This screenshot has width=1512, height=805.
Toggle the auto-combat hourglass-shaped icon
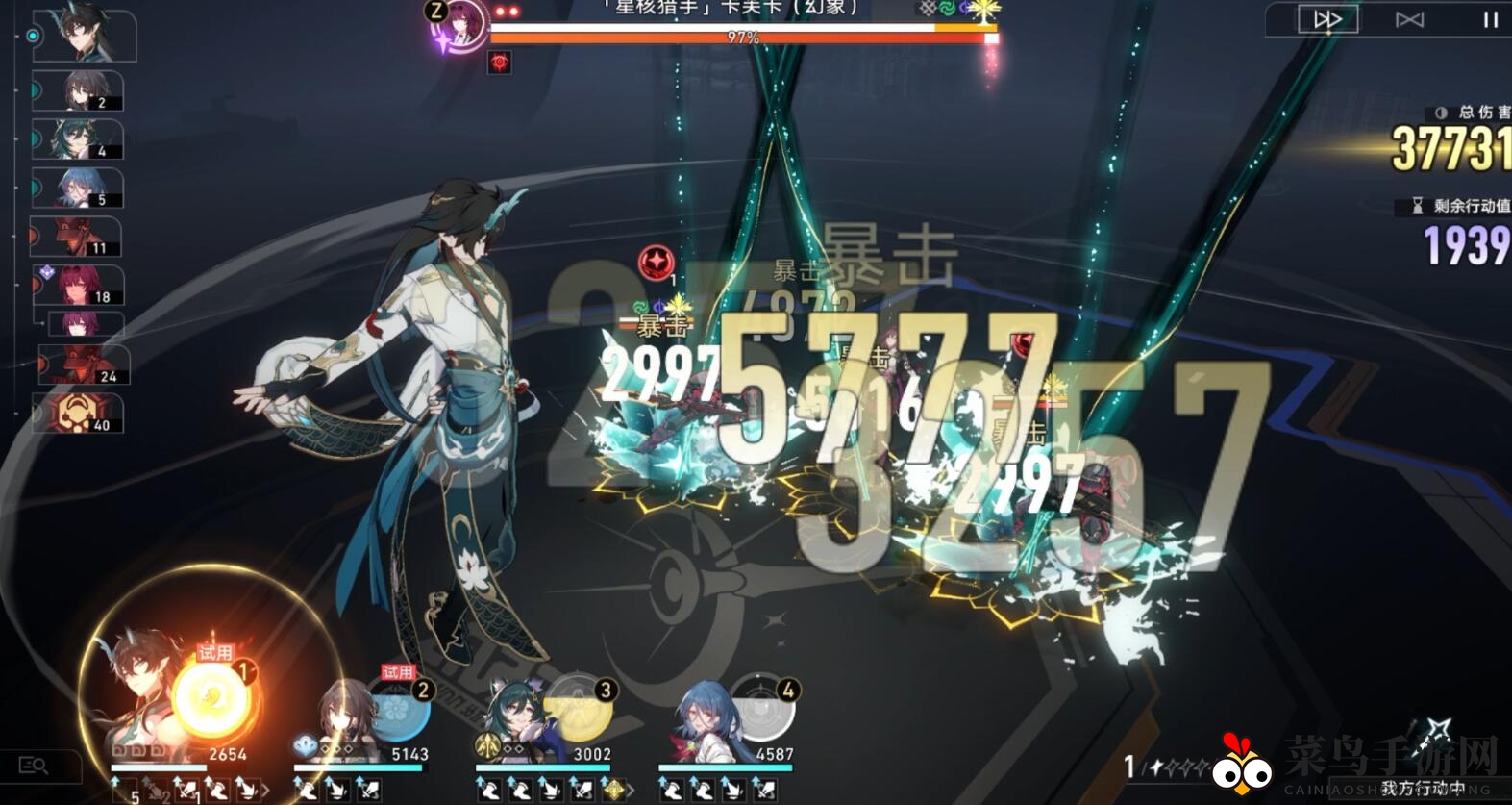pos(1409,19)
